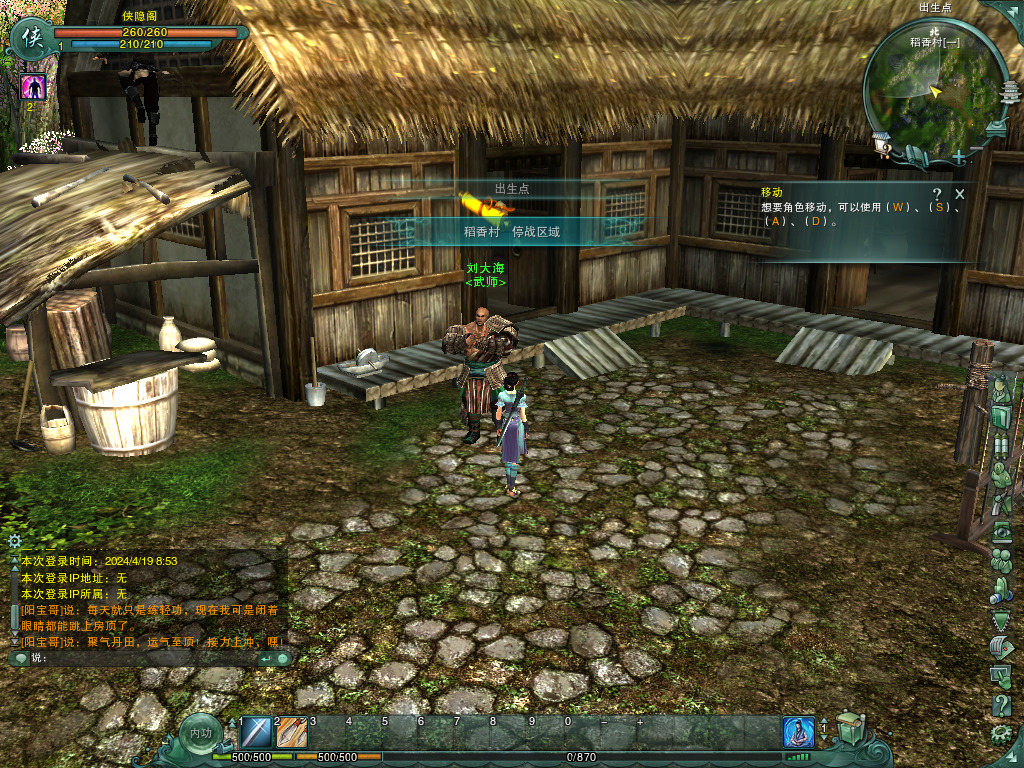Open the gear settings icon
Screen dimensions: 1024x768
(1001, 736)
